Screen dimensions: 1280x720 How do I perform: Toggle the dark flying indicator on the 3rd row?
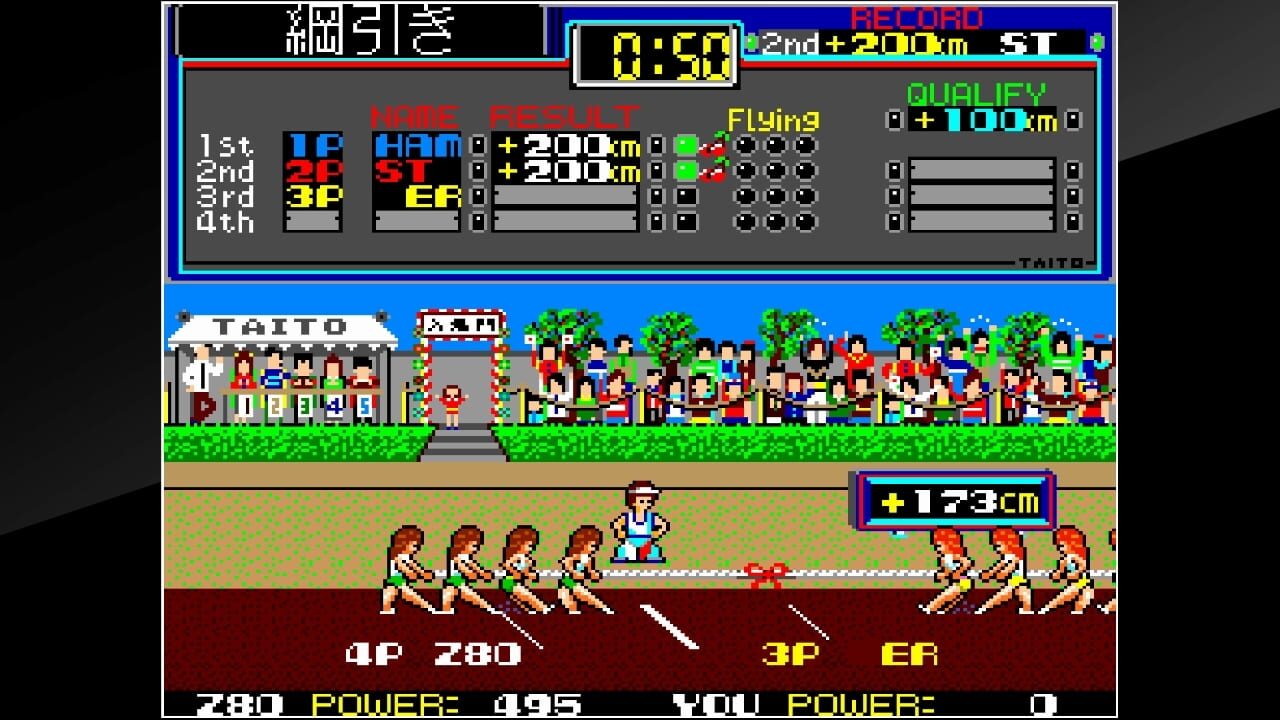[686, 195]
